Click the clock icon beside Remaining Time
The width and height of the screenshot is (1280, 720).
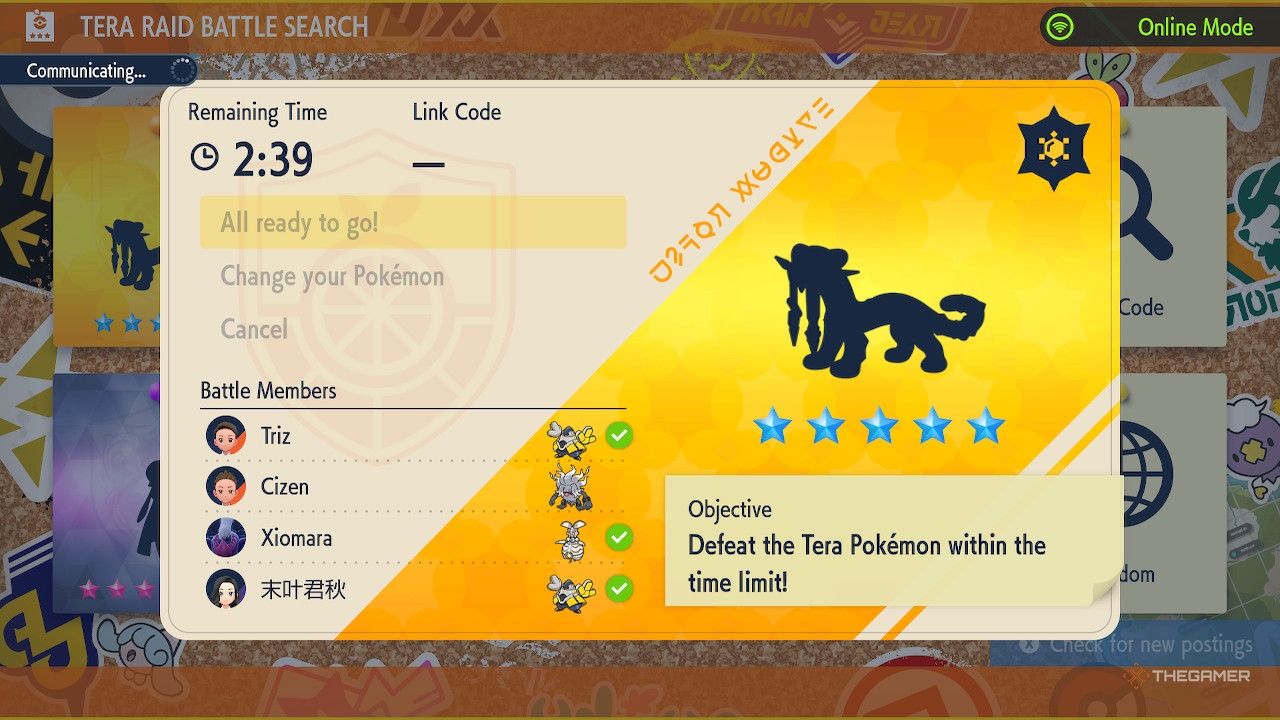(x=205, y=158)
